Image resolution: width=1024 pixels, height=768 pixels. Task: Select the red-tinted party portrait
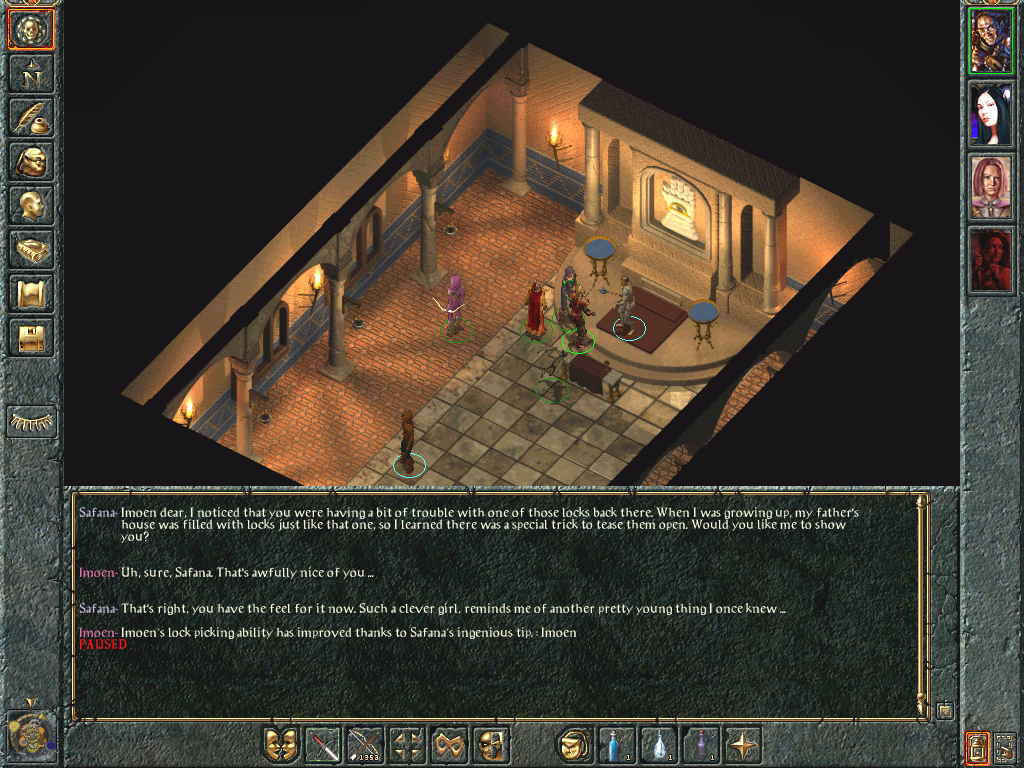tap(991, 259)
